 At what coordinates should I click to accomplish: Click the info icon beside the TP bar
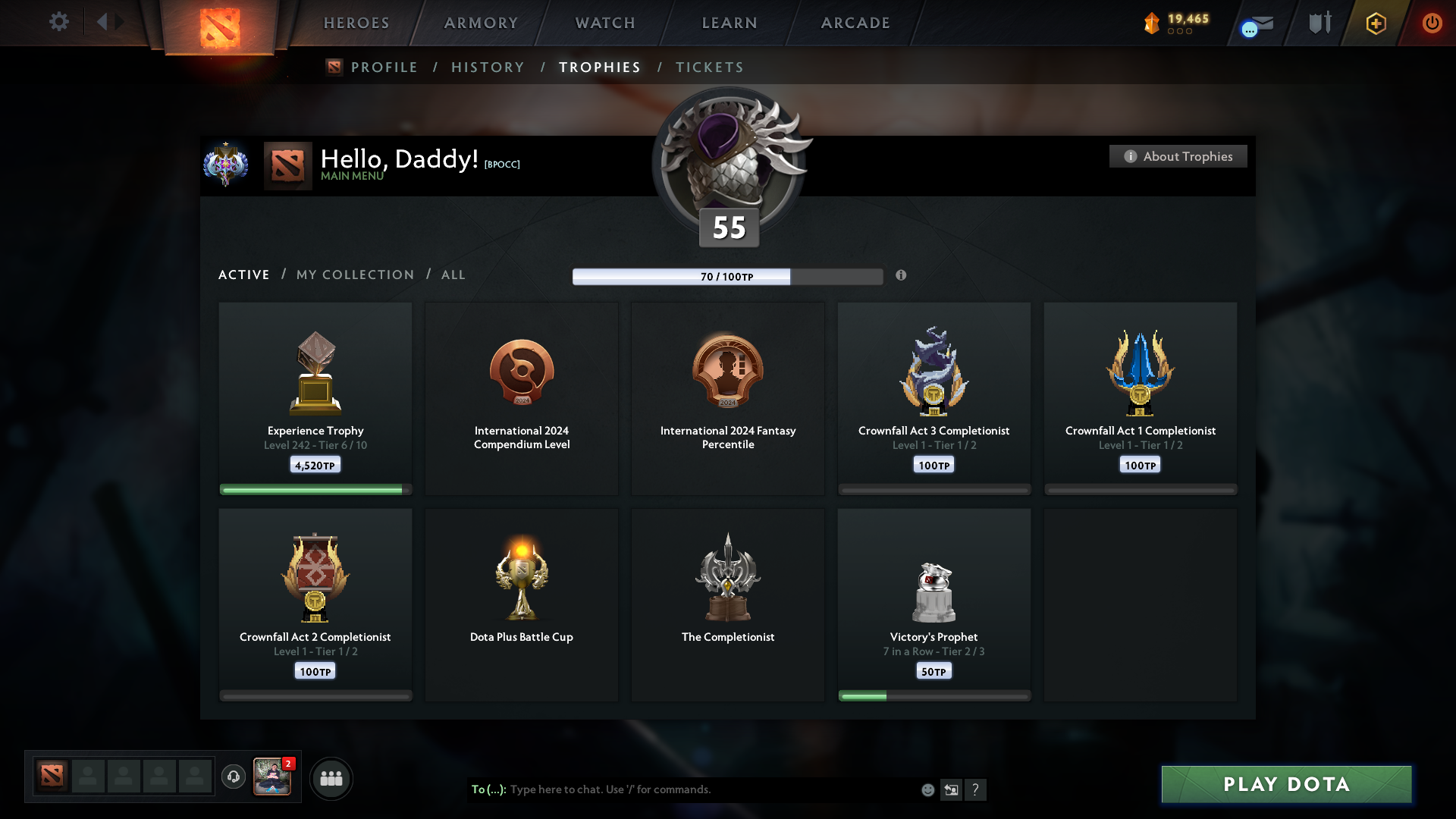point(902,276)
